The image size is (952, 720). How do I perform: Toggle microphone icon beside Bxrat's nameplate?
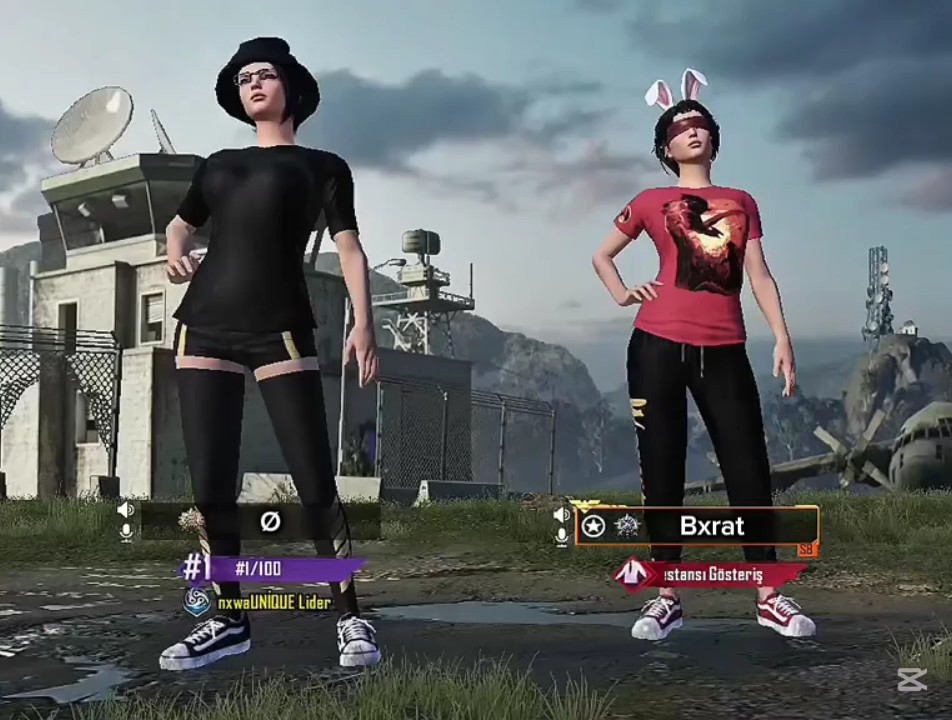561,537
